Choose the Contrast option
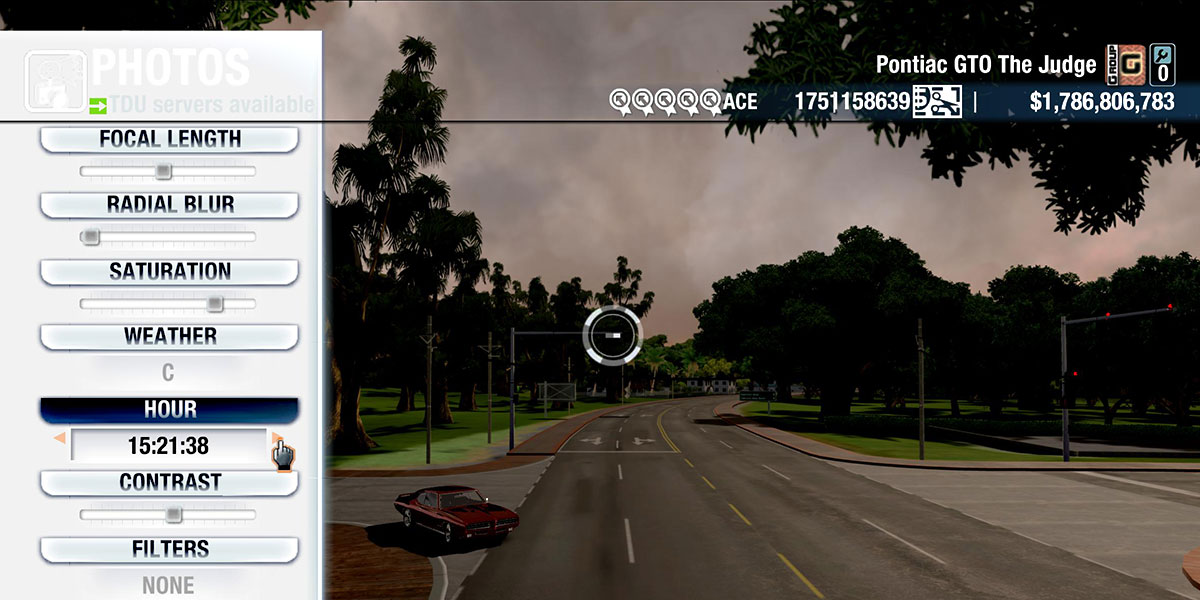The width and height of the screenshot is (1200, 600). coord(169,482)
